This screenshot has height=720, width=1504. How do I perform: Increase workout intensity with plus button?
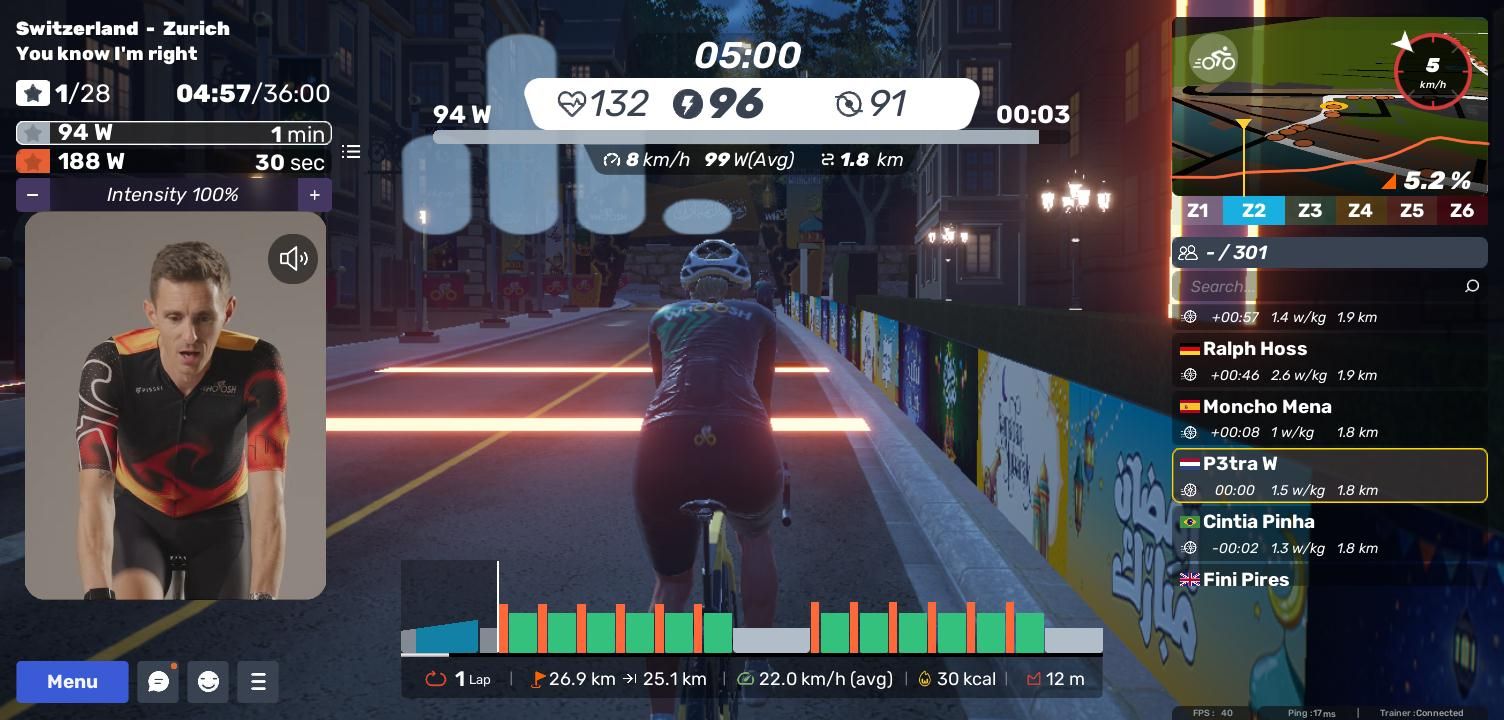(314, 195)
